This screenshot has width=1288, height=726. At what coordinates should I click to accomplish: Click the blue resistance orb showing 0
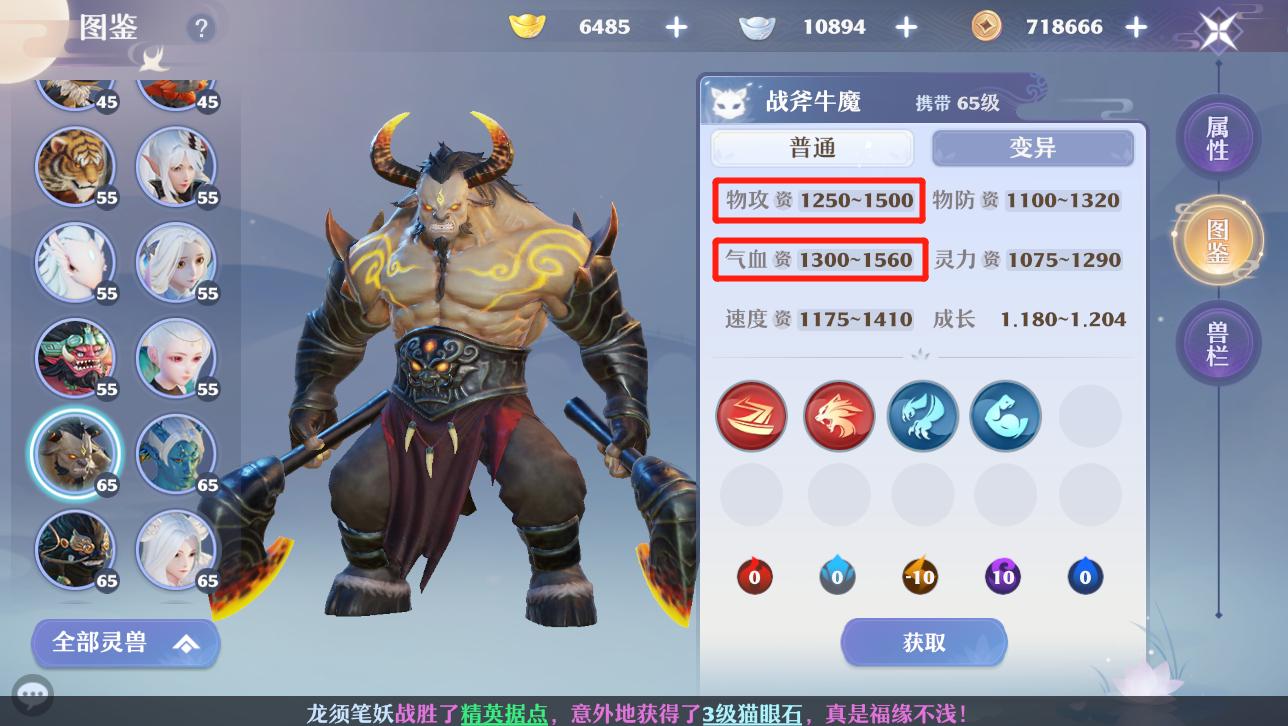(x=837, y=576)
